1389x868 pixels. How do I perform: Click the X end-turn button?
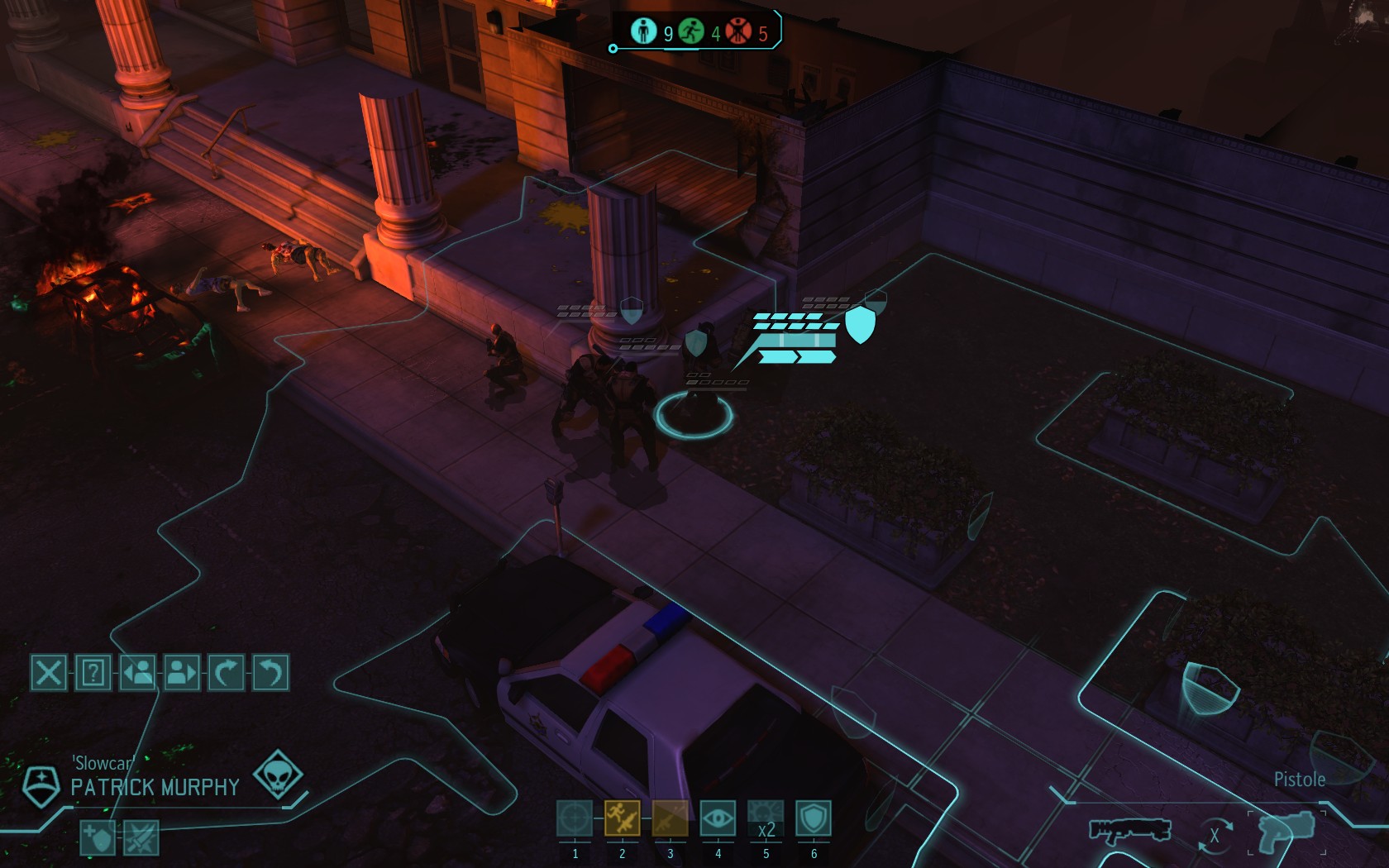(49, 673)
